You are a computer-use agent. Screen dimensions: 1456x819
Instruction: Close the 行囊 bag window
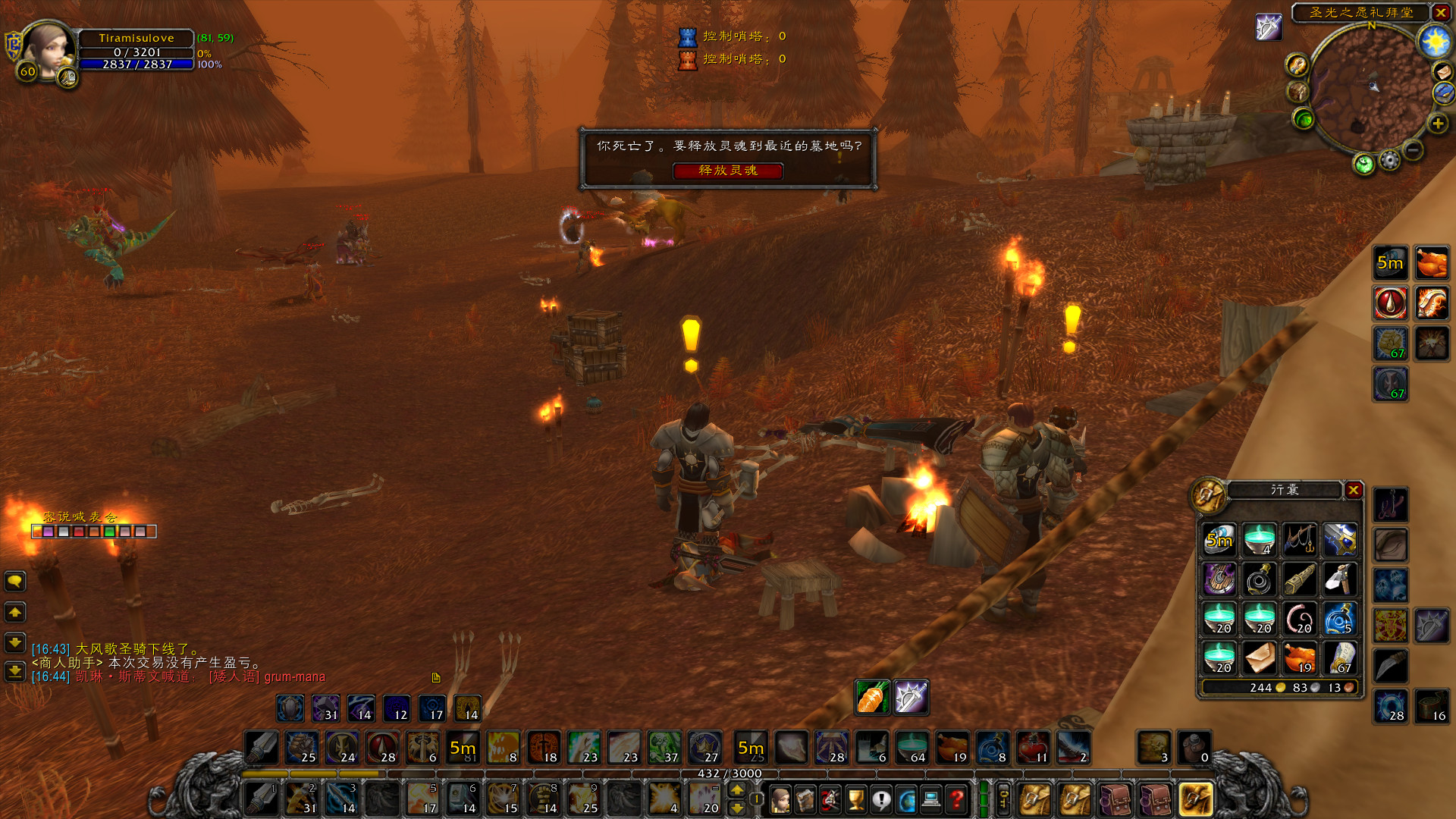1355,491
